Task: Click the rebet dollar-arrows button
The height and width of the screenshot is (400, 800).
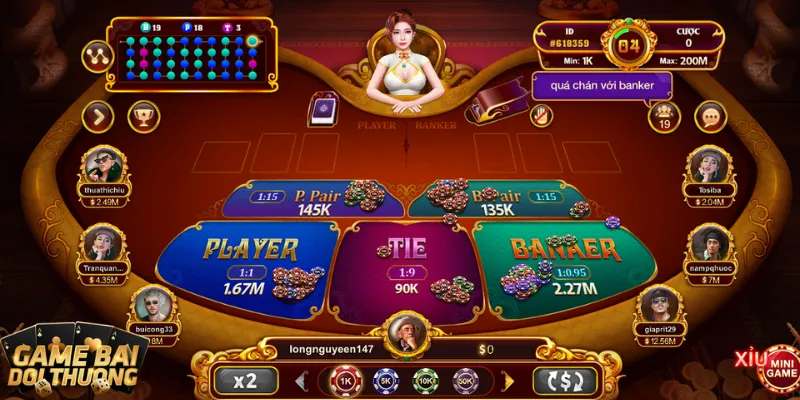Action: click(x=564, y=380)
